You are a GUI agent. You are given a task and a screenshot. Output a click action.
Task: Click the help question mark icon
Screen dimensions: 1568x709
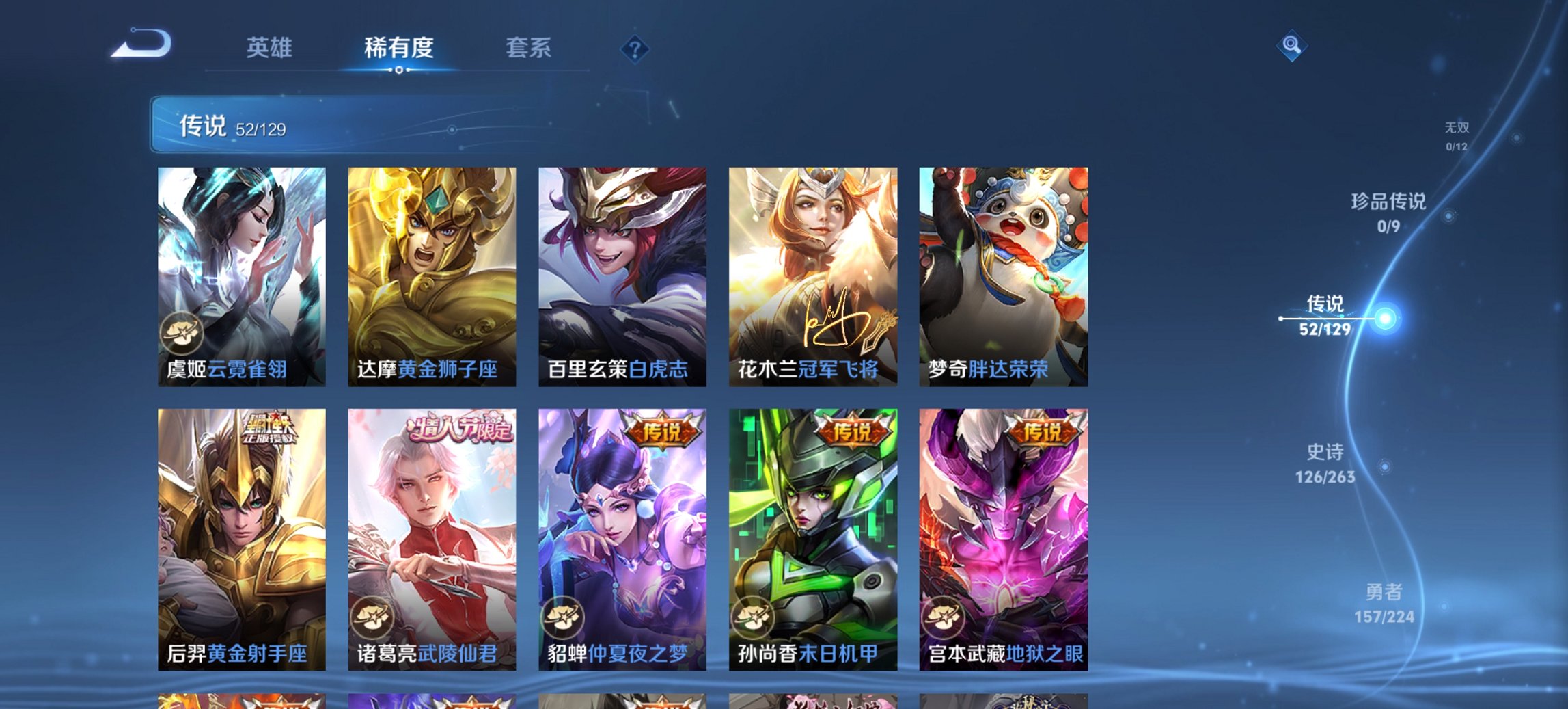635,48
